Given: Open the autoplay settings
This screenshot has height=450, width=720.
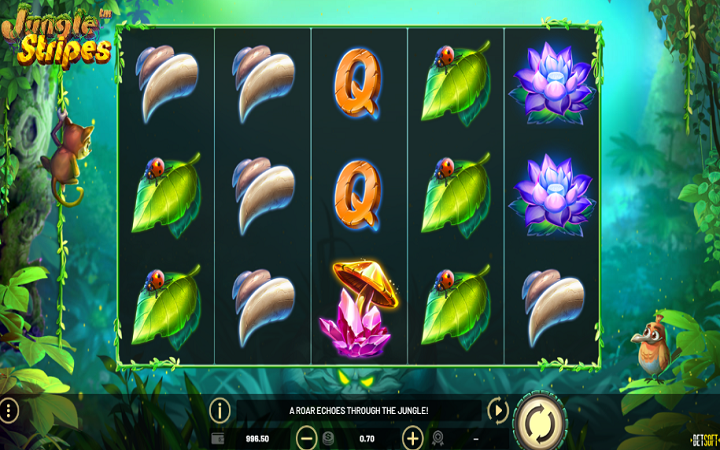Looking at the screenshot, I should point(497,410).
